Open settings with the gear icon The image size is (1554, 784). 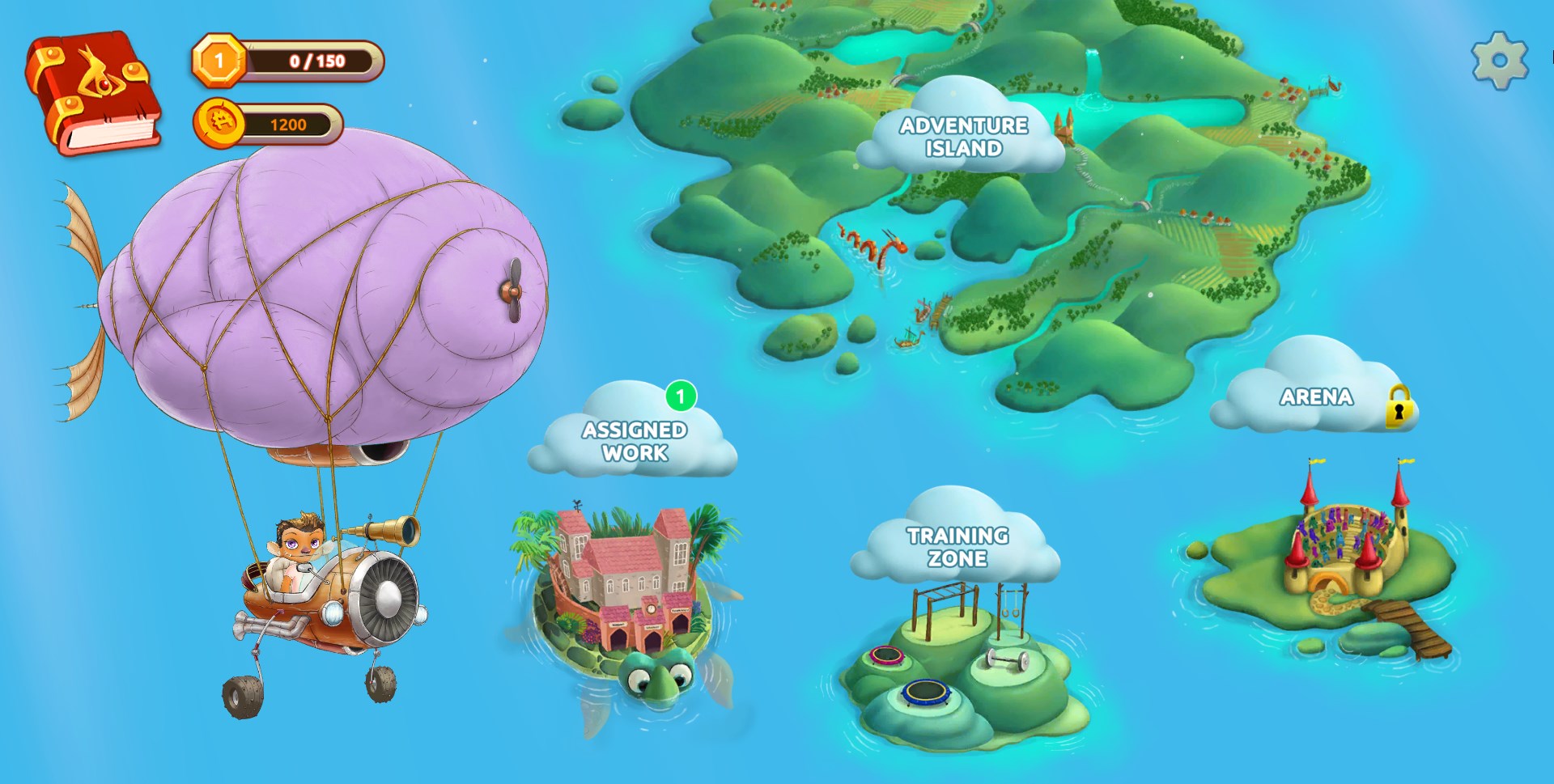[1499, 61]
